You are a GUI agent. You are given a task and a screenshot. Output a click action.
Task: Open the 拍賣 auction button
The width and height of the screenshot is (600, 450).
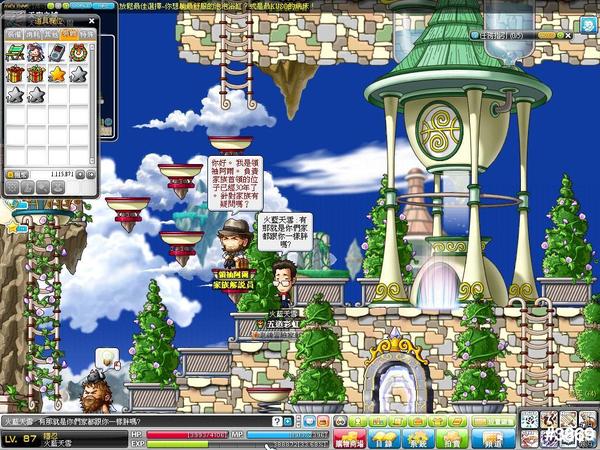(x=451, y=439)
